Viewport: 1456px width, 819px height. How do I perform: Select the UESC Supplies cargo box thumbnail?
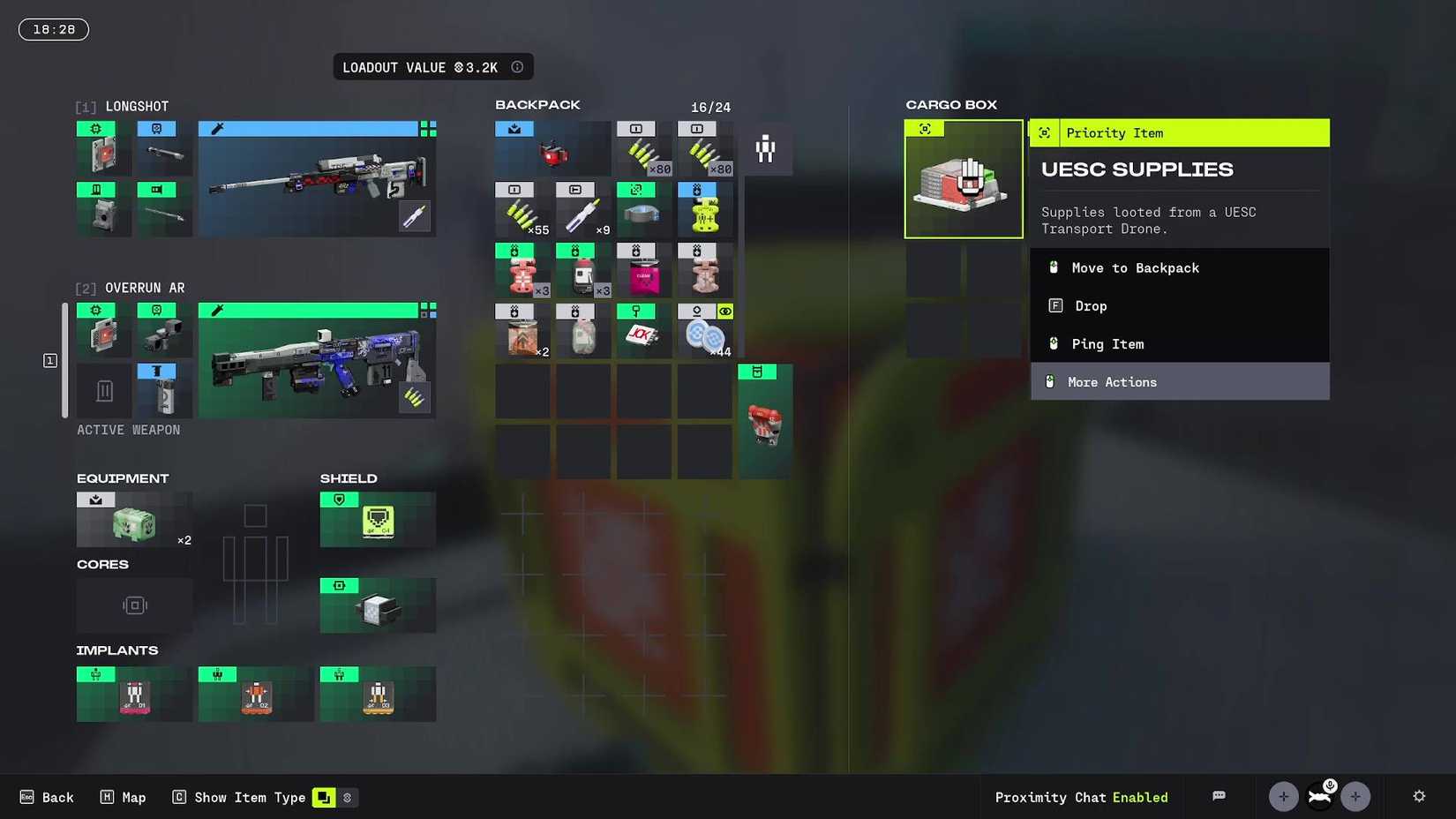click(964, 179)
